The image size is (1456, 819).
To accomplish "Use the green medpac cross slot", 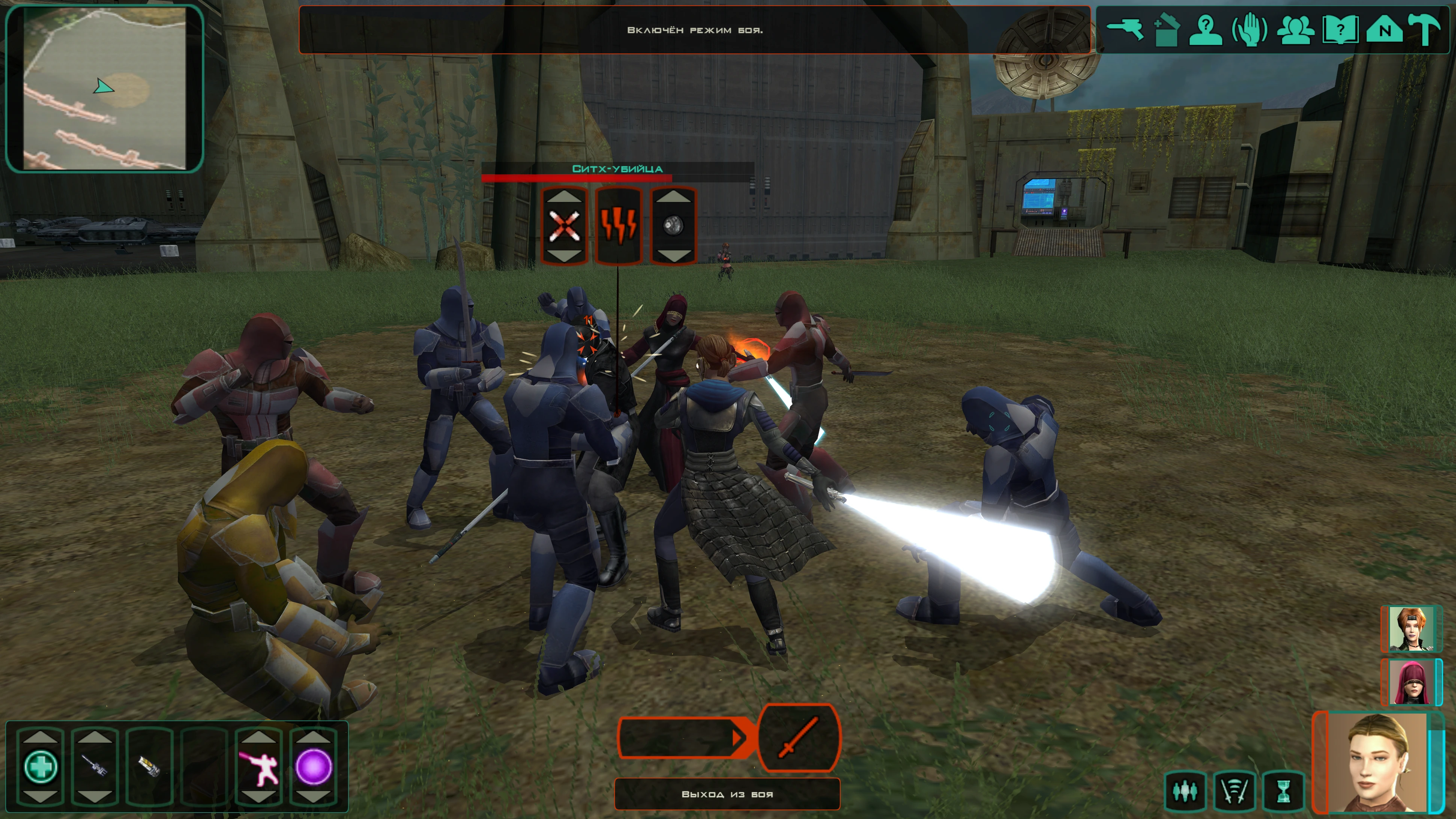I will pos(41,766).
